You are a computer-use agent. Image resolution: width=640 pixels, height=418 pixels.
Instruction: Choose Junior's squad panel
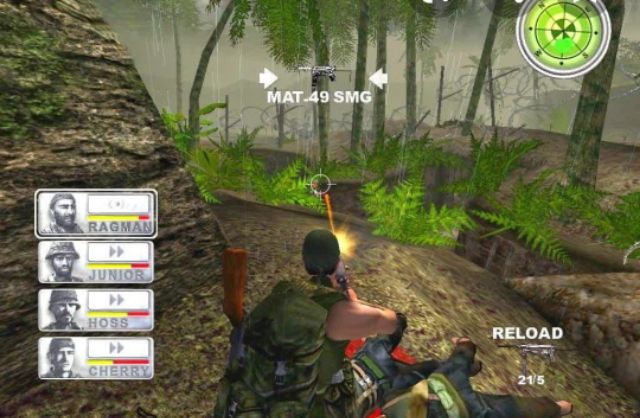(x=96, y=262)
